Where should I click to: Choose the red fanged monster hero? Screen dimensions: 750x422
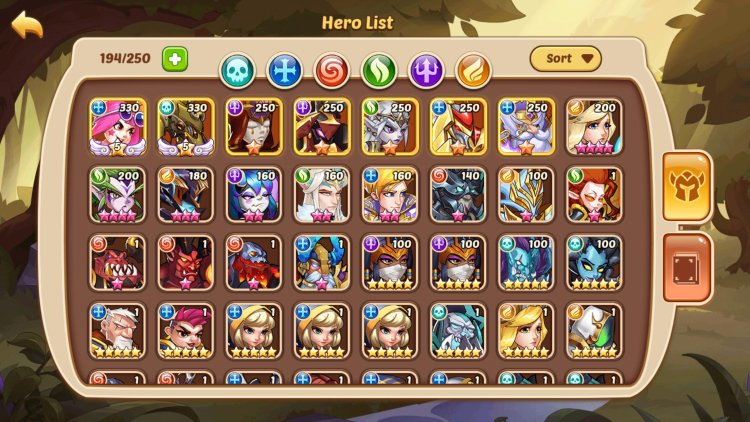point(118,262)
